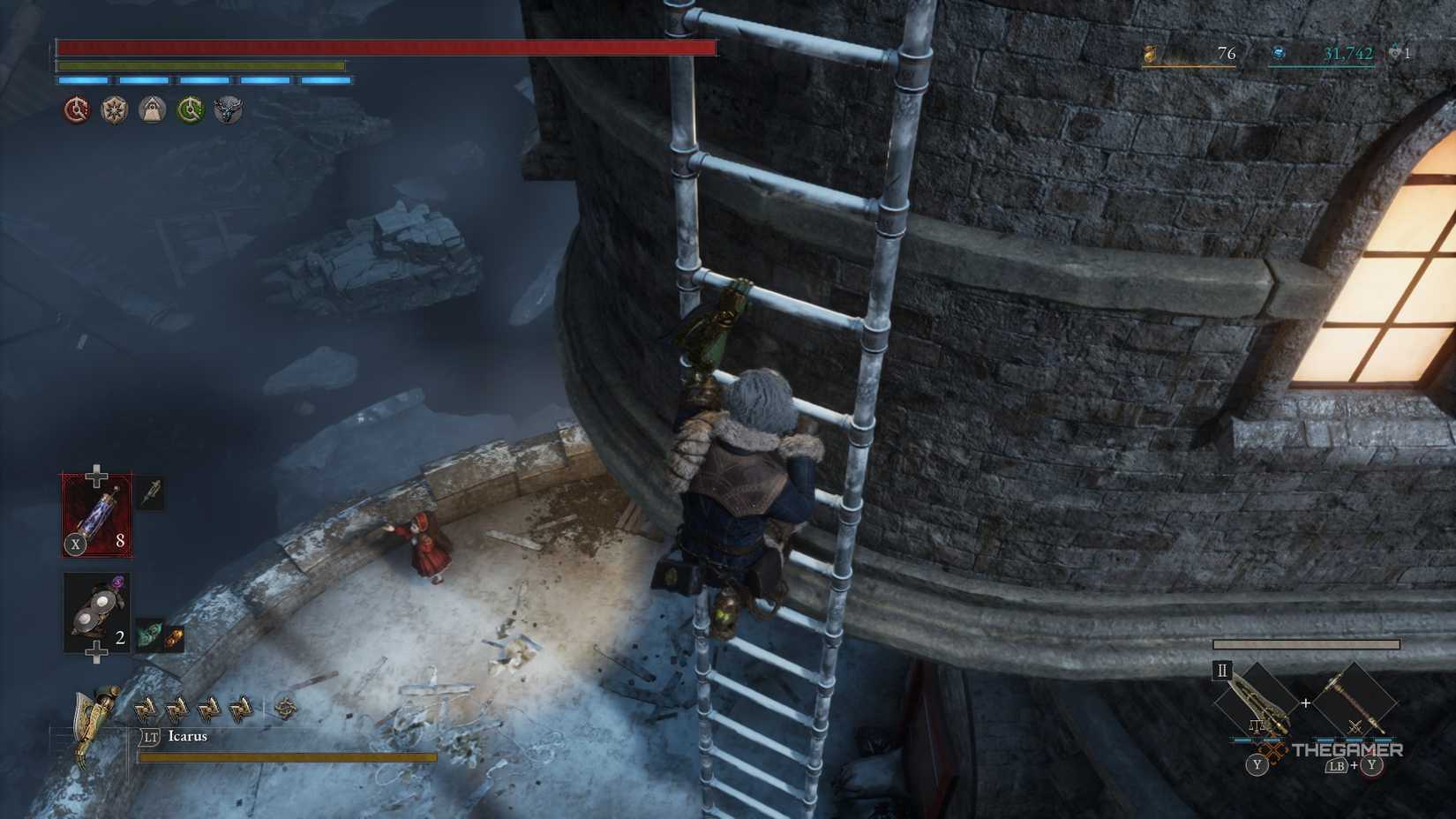Image resolution: width=1456 pixels, height=819 pixels.
Task: Open the LT labeled Icarus ability banner
Action: [173, 735]
